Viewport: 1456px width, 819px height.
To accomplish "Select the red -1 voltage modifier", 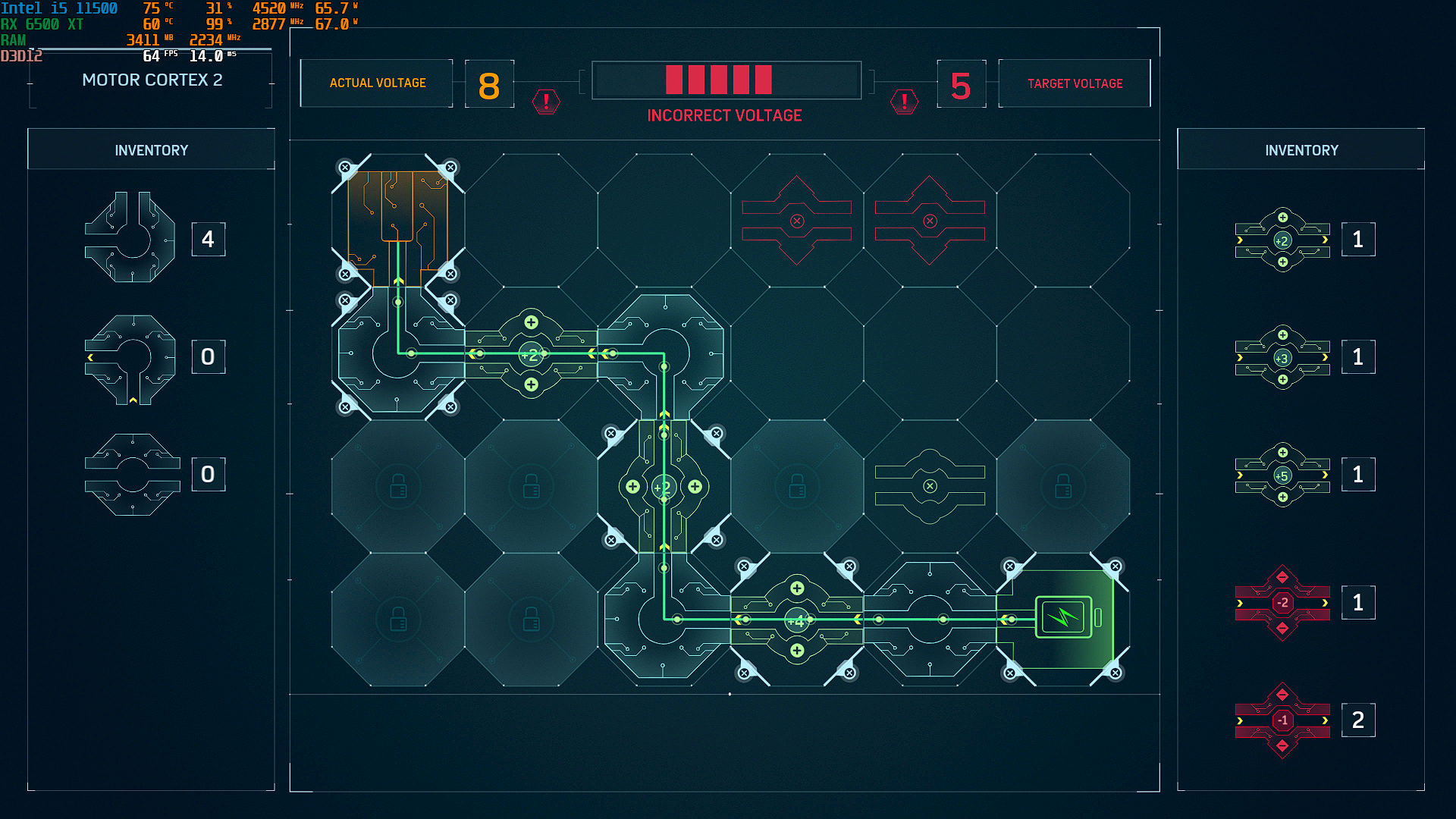I will point(1282,720).
